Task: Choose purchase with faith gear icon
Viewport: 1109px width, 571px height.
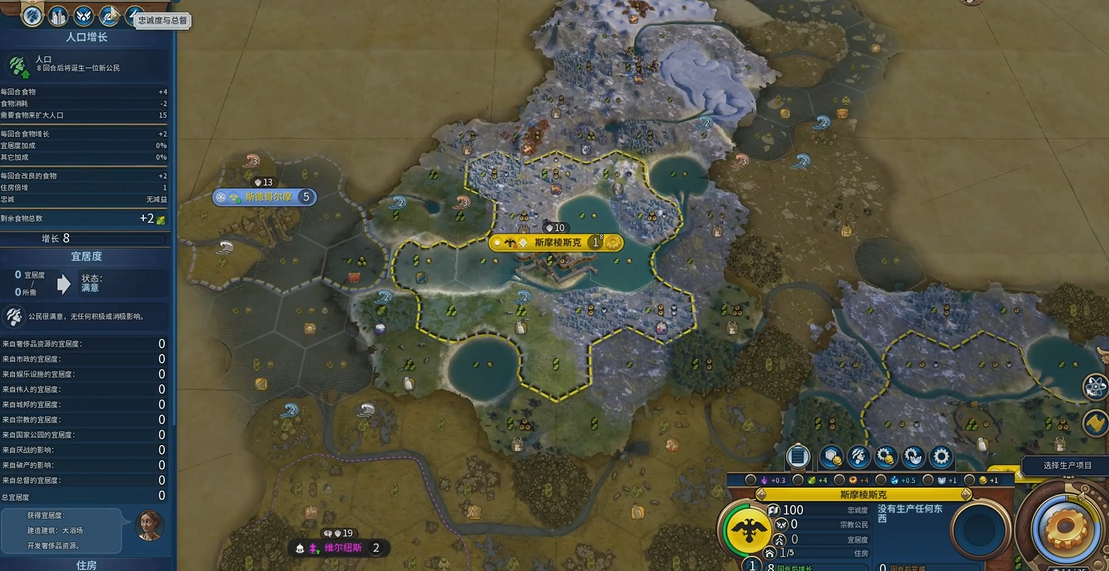Action: point(913,457)
